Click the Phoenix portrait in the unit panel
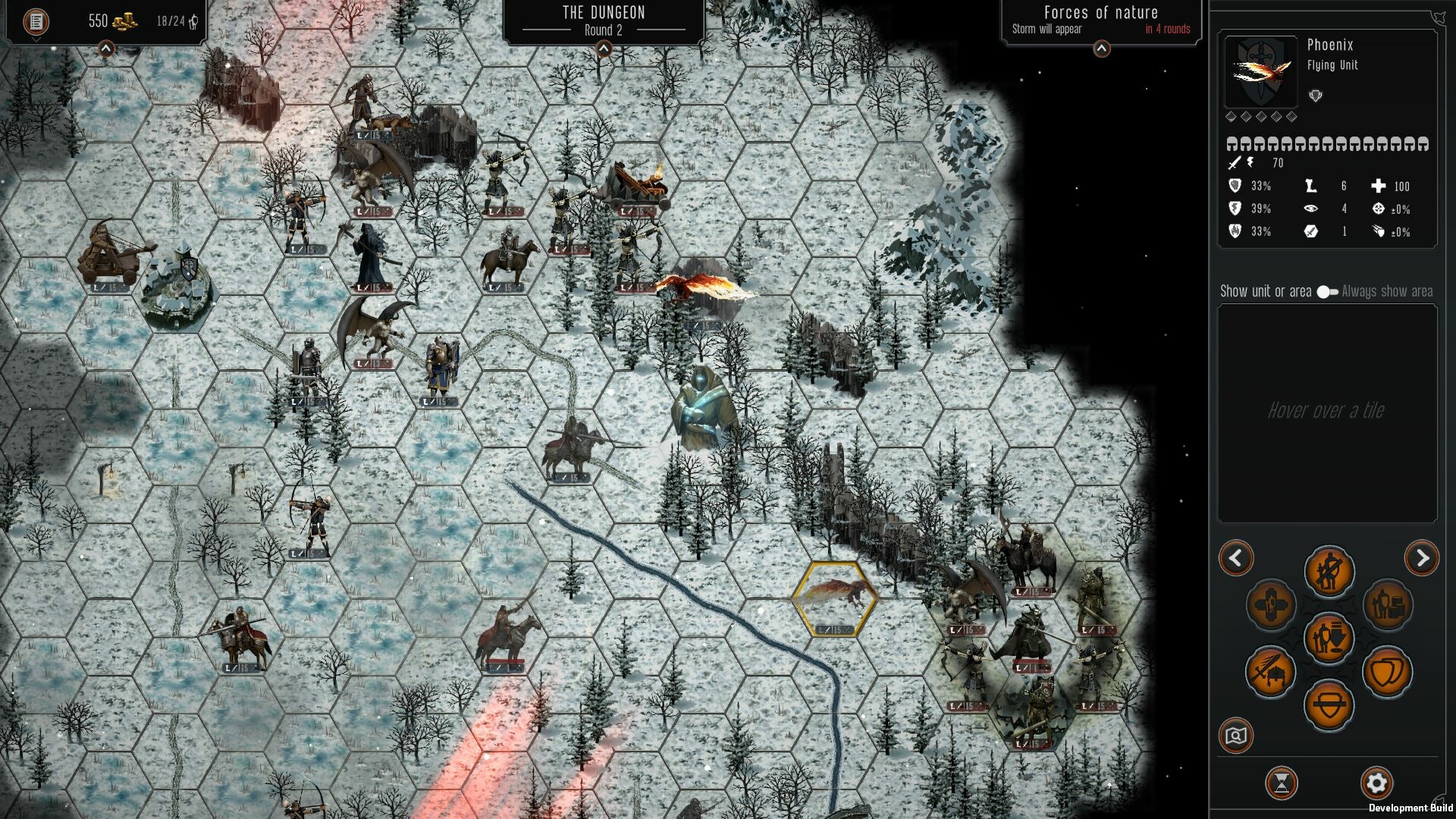Viewport: 1456px width, 819px height. [x=1260, y=73]
